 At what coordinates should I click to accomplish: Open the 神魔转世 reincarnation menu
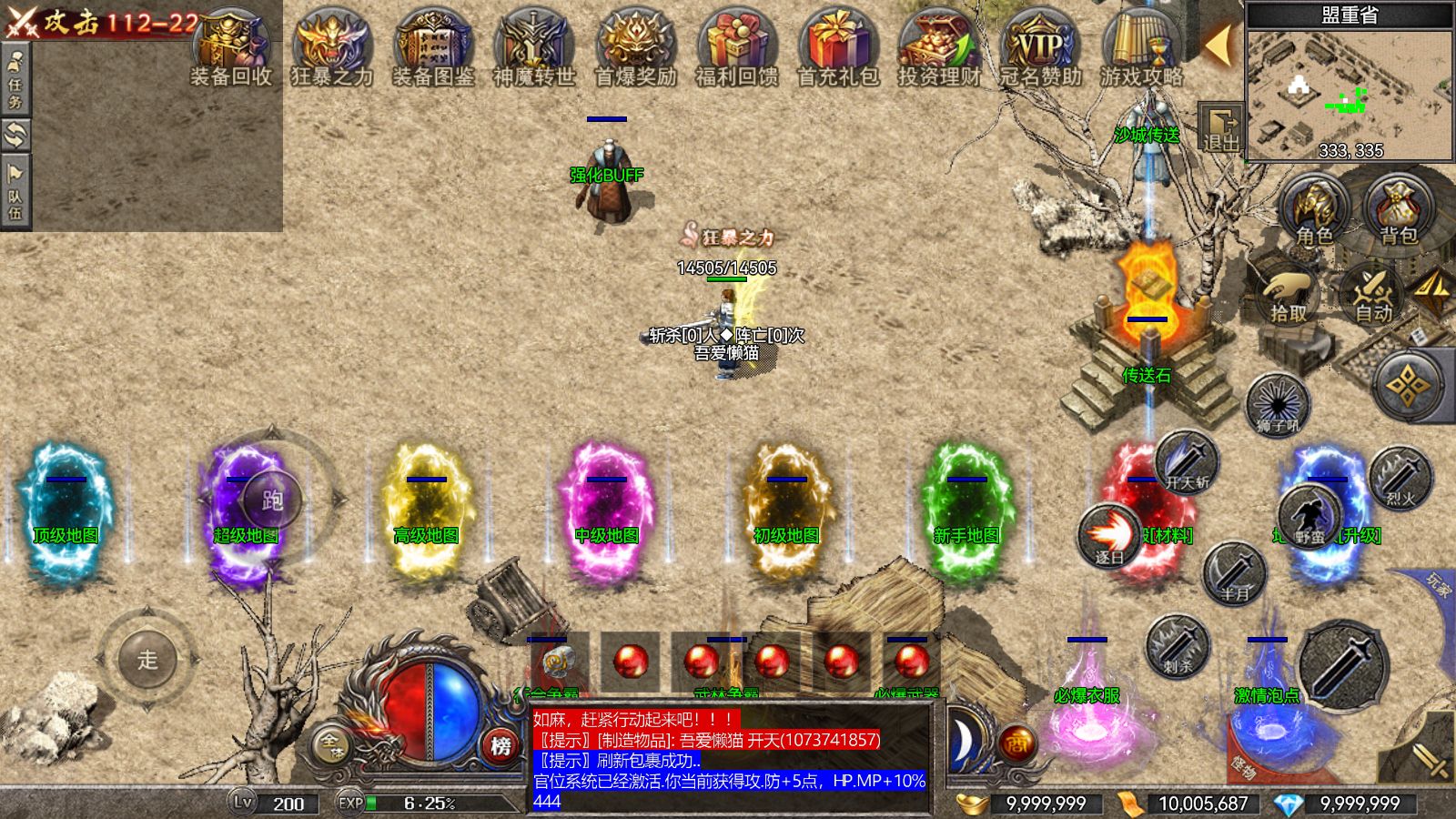point(534,47)
